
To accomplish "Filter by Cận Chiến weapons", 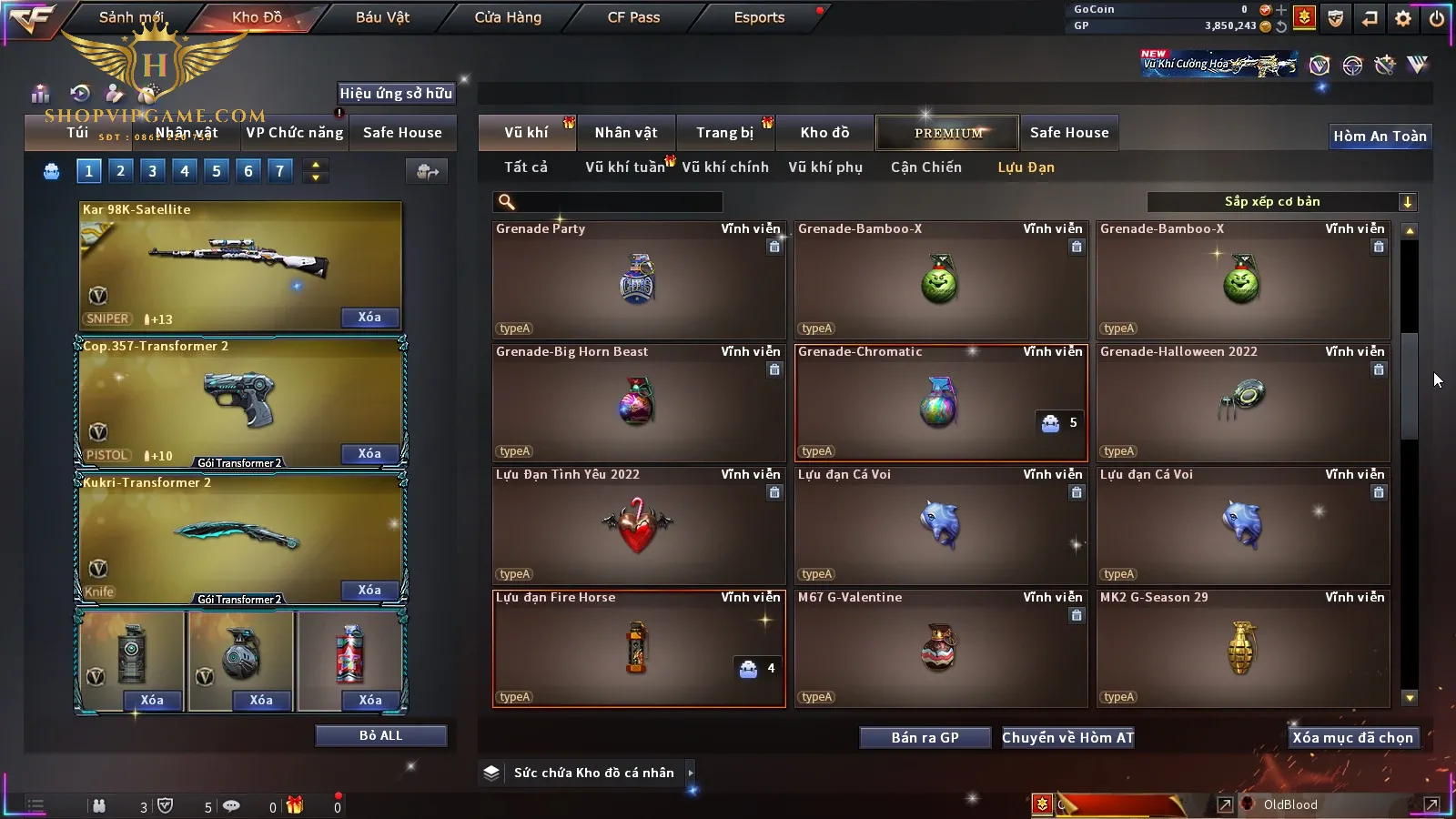I will (925, 167).
